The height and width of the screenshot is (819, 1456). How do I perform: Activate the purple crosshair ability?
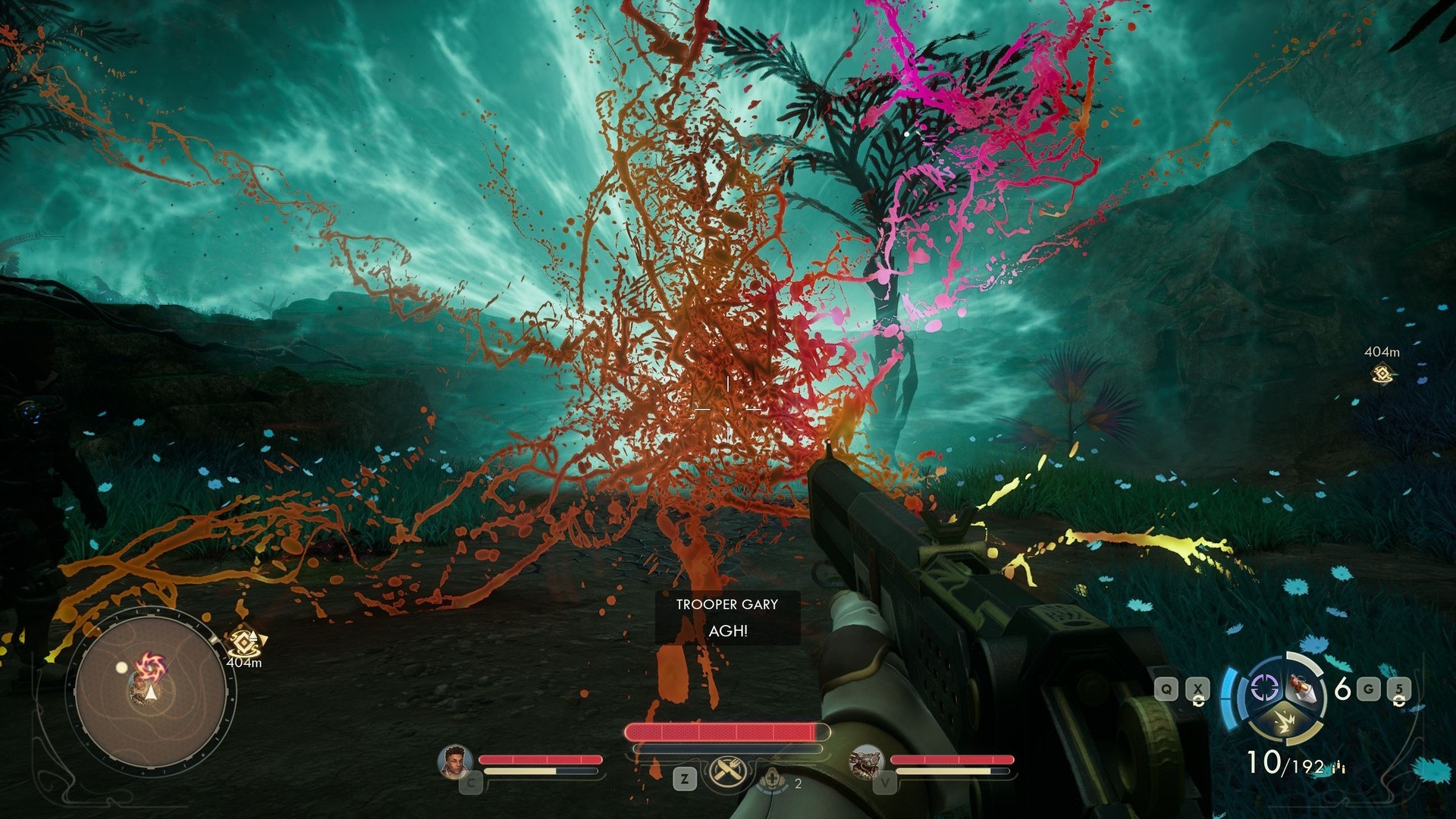click(1263, 689)
